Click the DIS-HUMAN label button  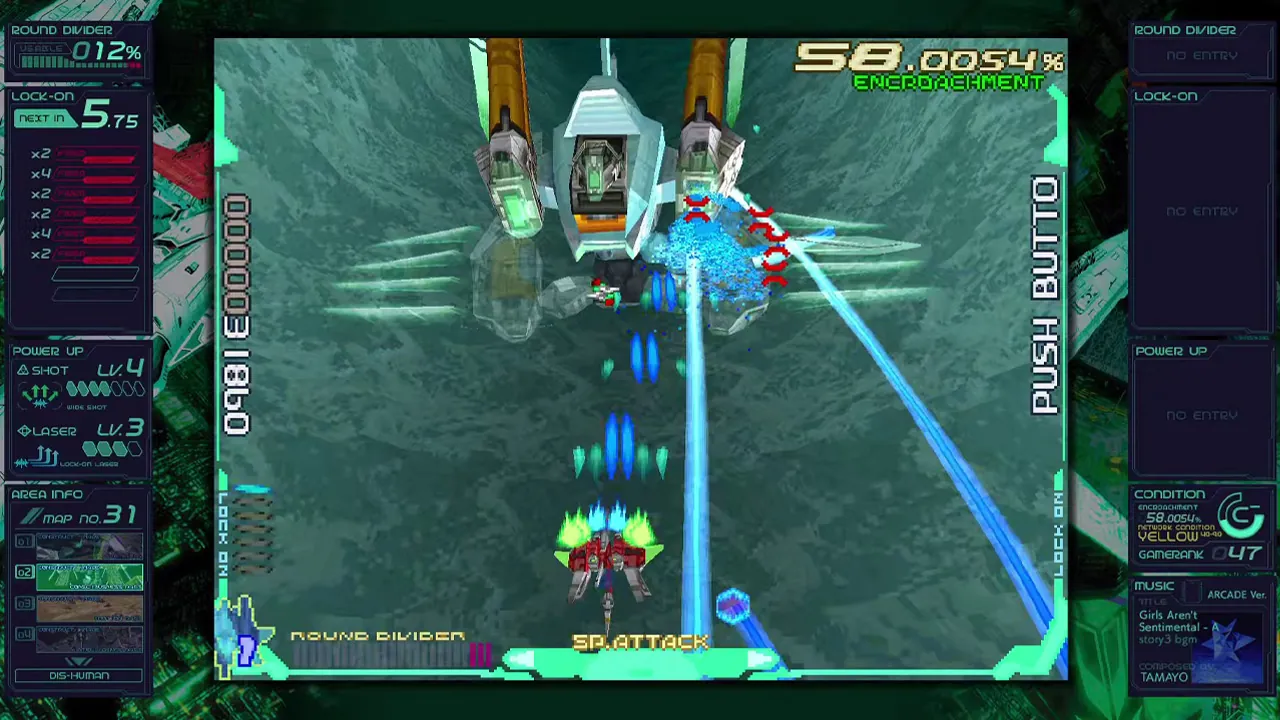click(80, 676)
